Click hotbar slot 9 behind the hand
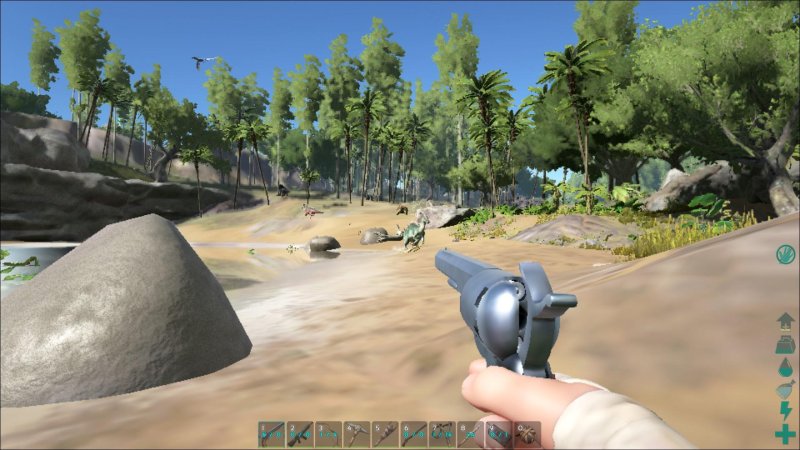The height and width of the screenshot is (450, 800). (498, 433)
